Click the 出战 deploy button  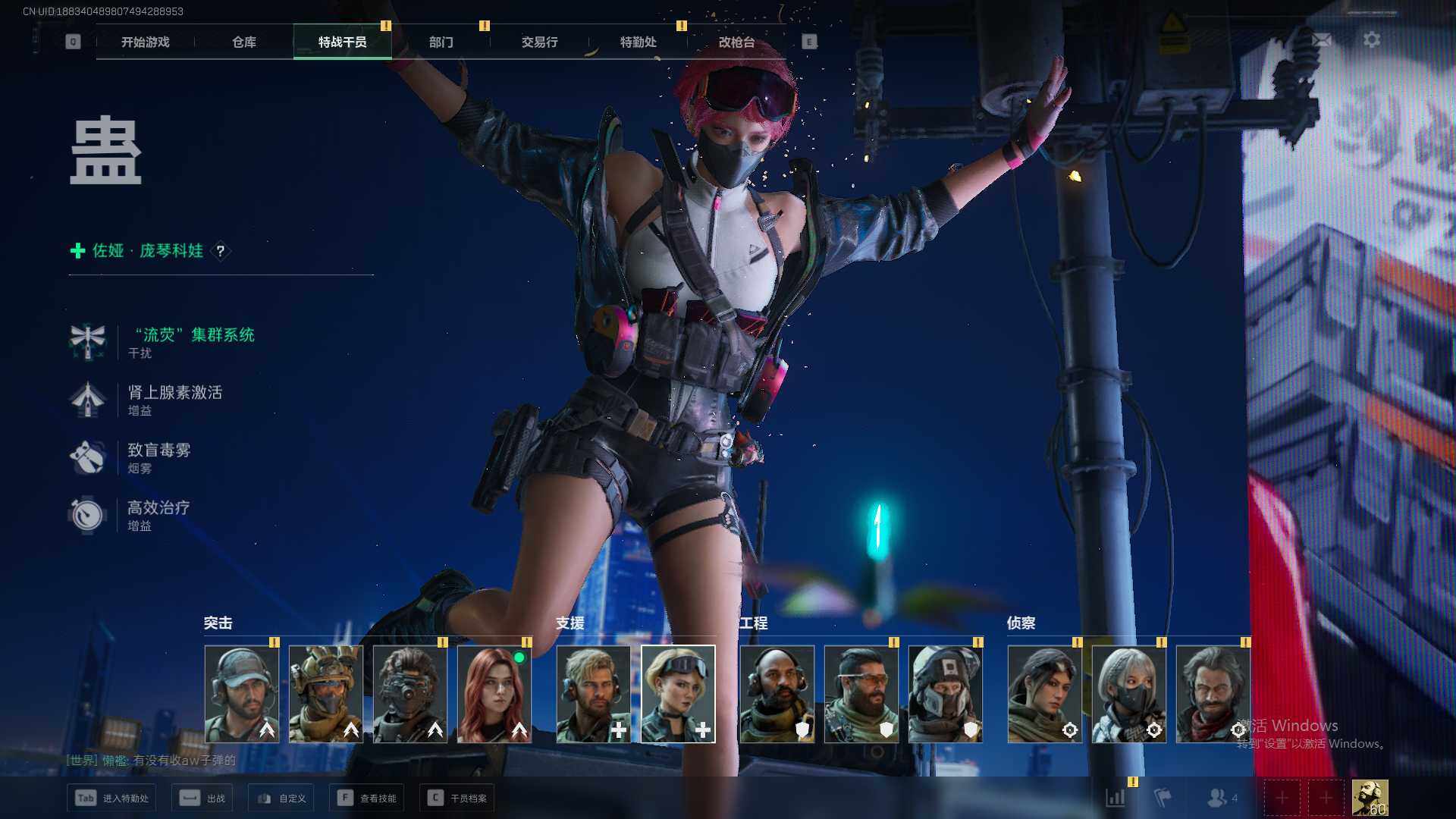pyautogui.click(x=202, y=798)
